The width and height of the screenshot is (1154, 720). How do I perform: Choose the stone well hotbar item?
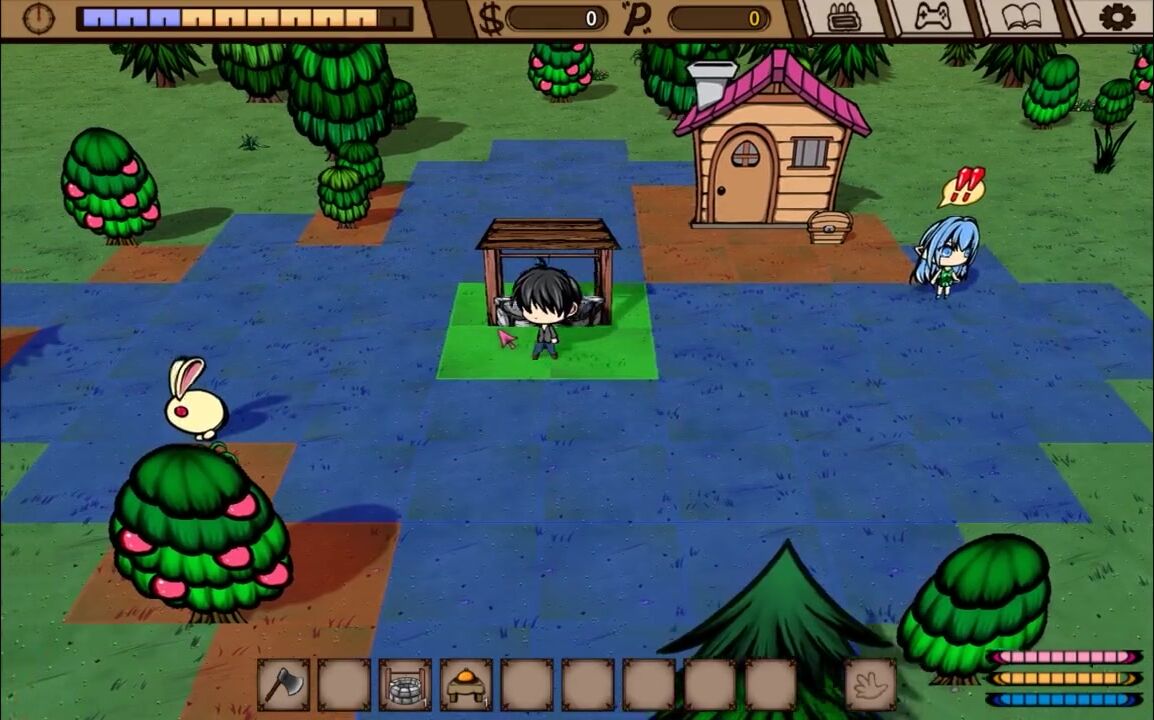(405, 685)
